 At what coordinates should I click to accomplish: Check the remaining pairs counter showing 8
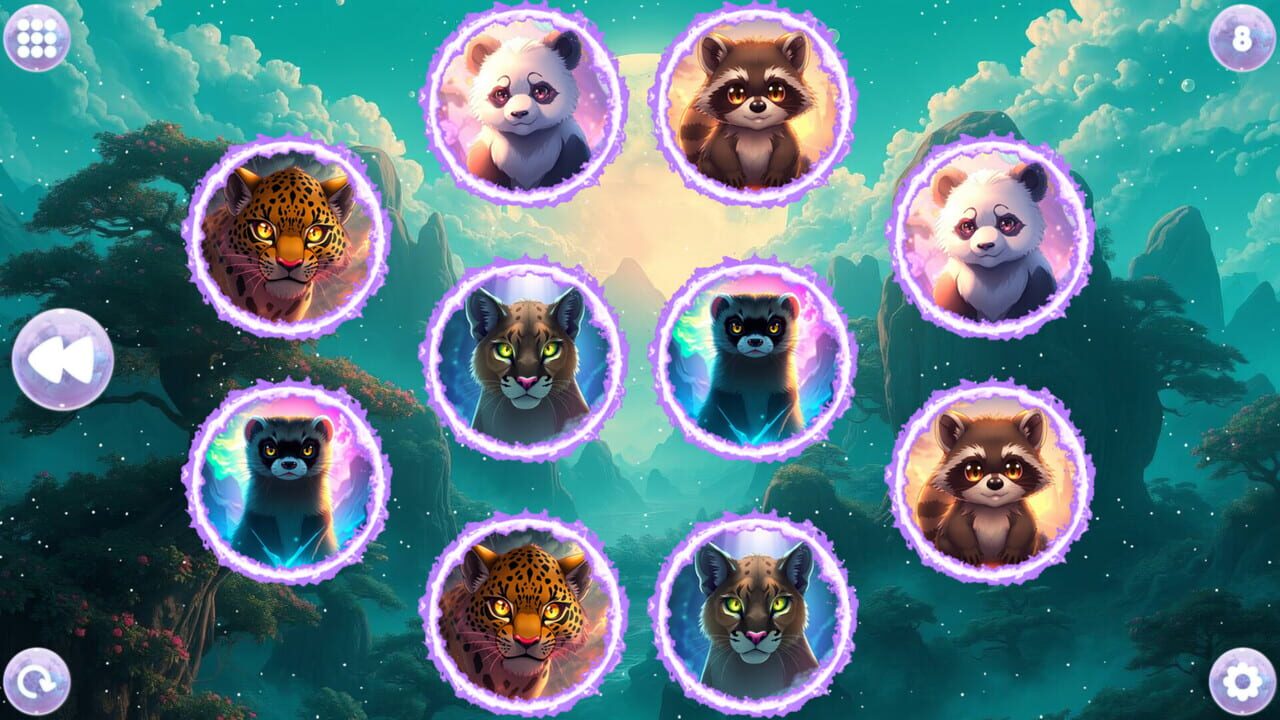point(1241,38)
